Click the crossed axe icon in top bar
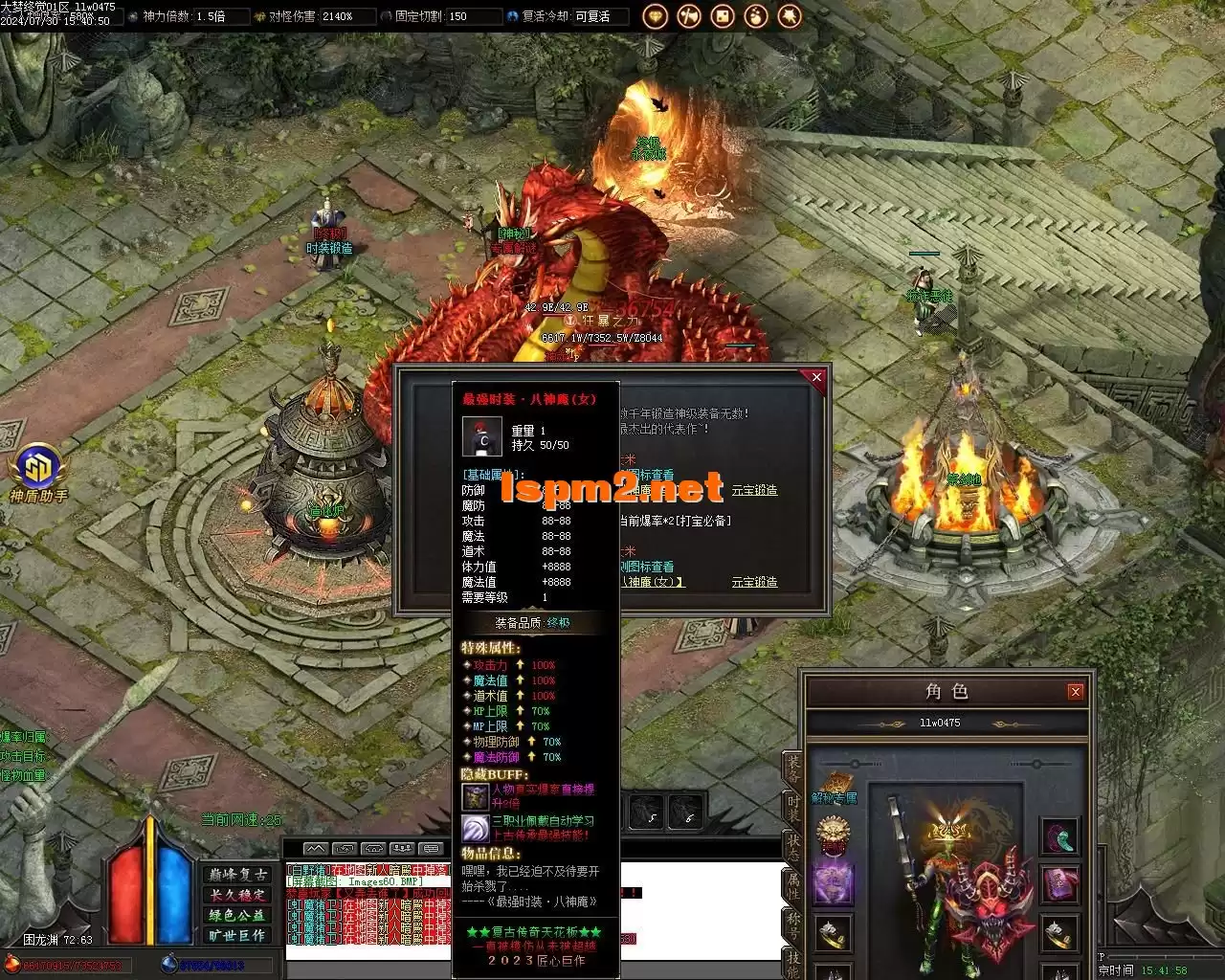This screenshot has width=1225, height=980. pos(689,16)
